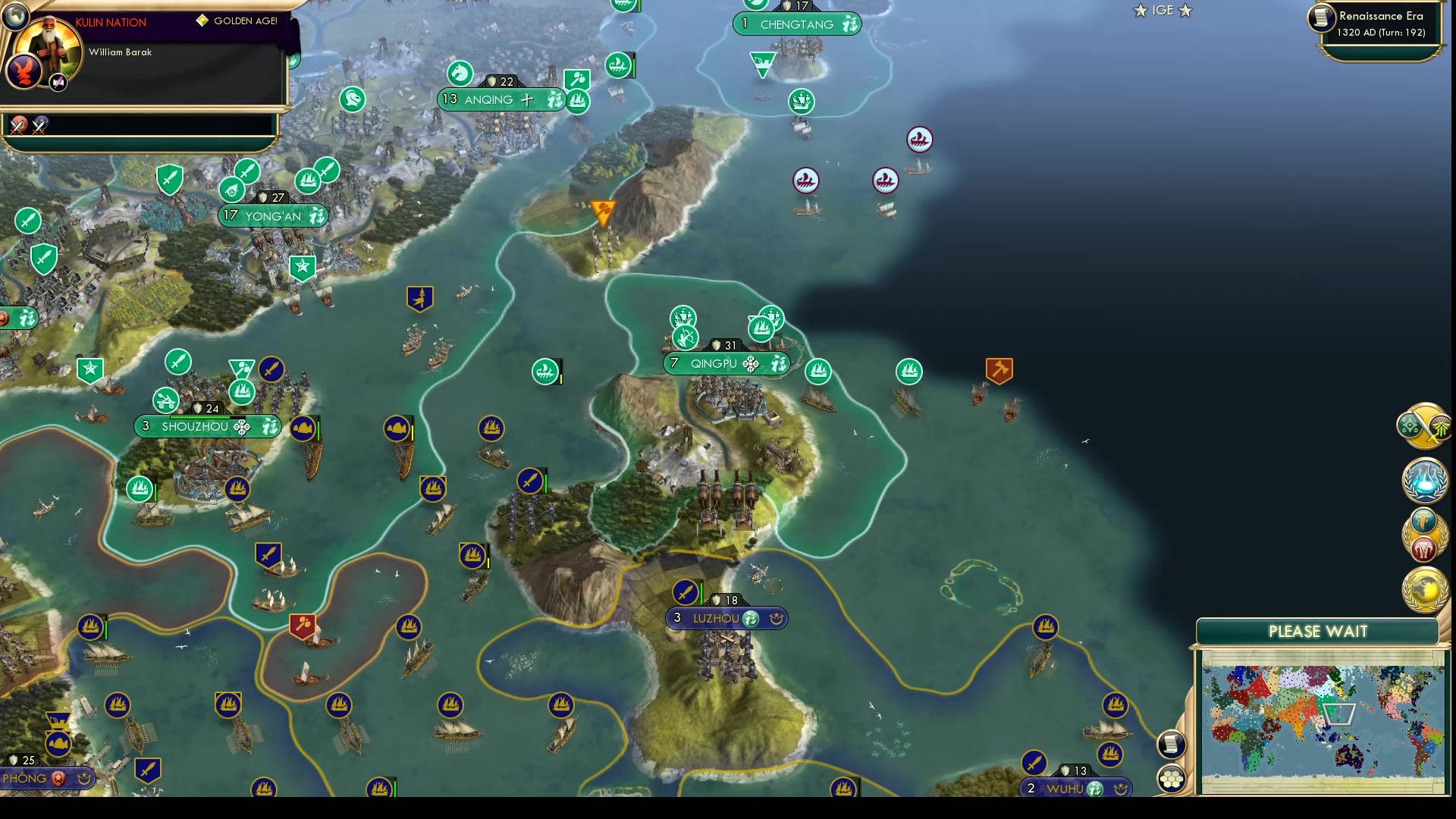Click the Golden Age indicator
The width and height of the screenshot is (1456, 819).
pyautogui.click(x=243, y=22)
